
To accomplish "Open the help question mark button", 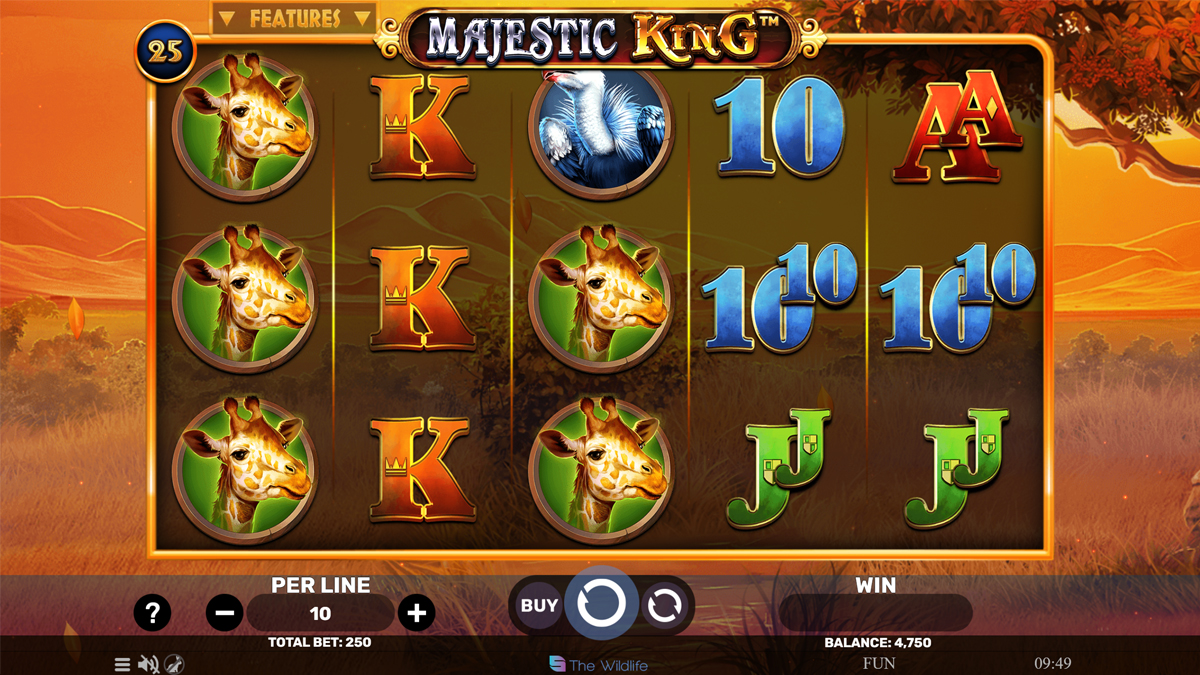I will 152,612.
